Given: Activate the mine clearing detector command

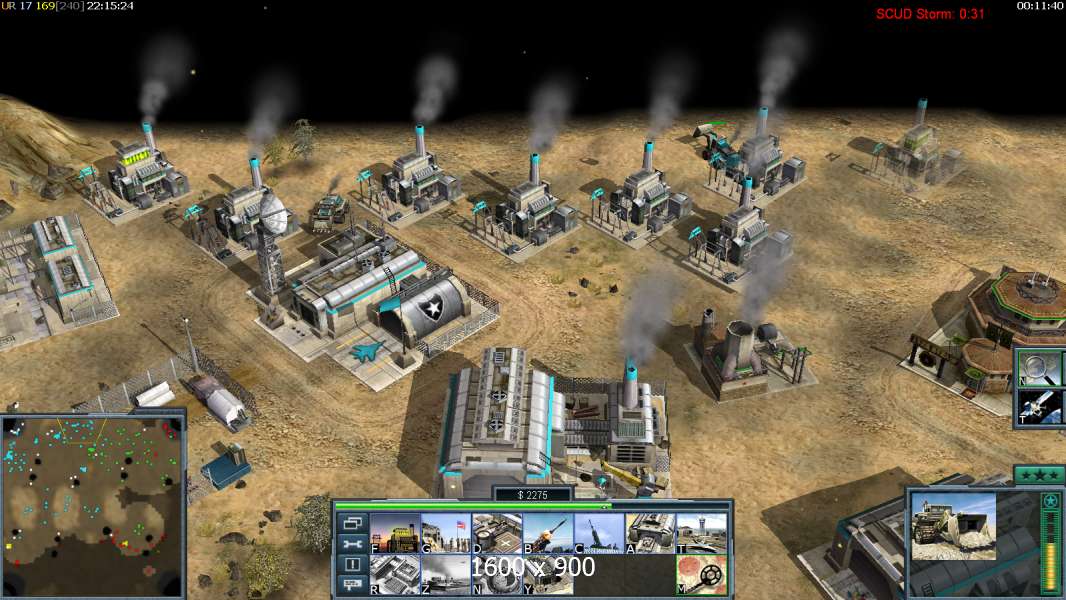Looking at the screenshot, I should [x=701, y=574].
